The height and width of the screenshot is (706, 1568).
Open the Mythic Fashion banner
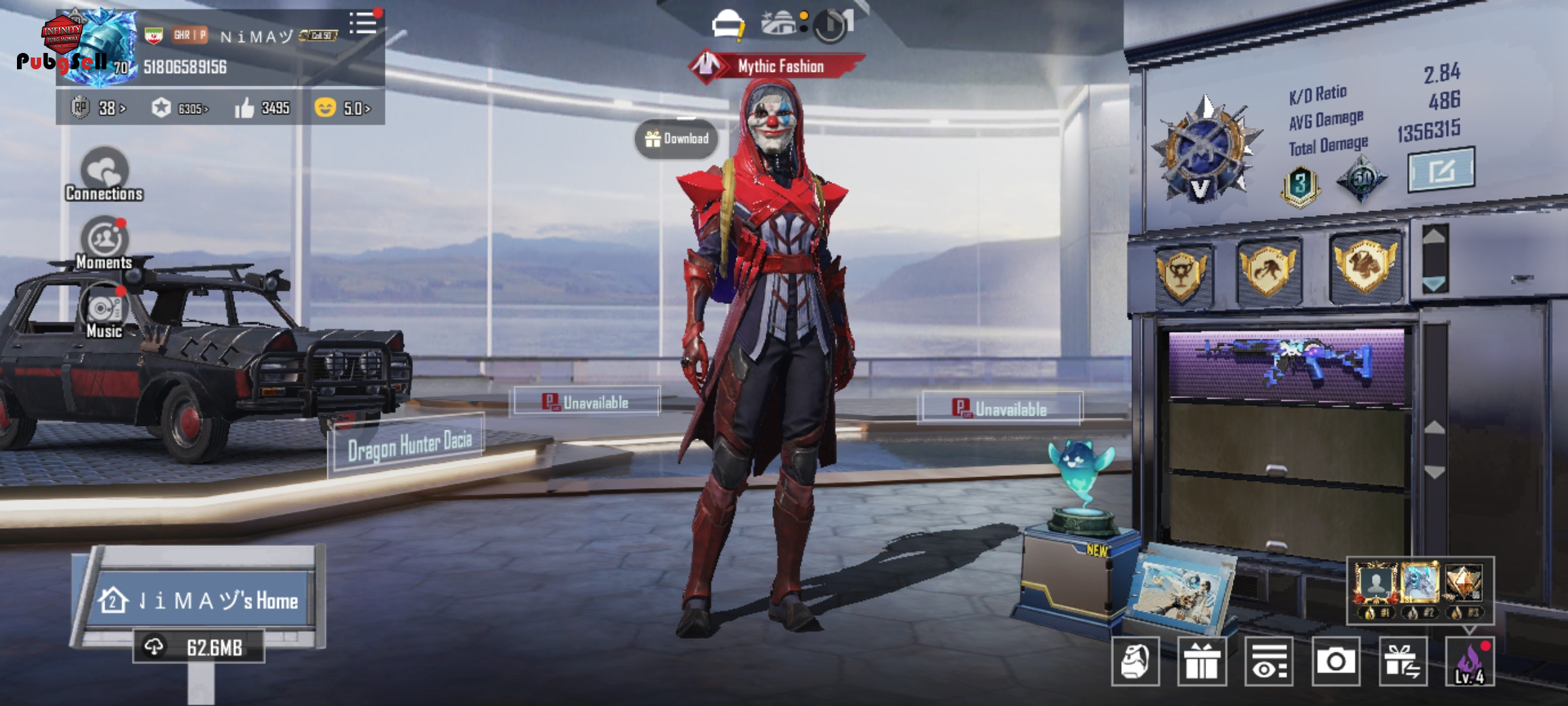tap(777, 66)
